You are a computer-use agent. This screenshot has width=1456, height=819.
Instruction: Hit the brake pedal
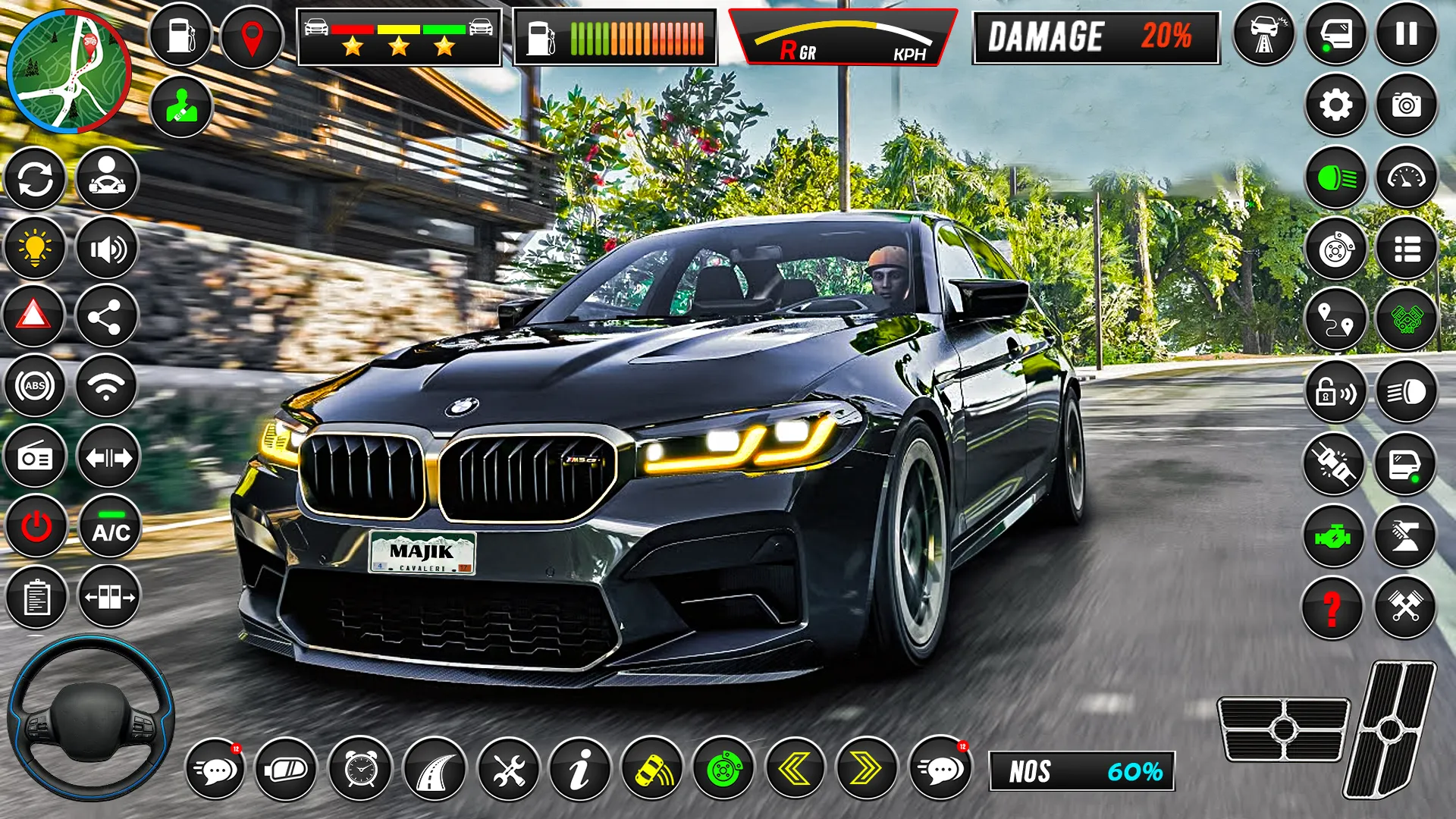pyautogui.click(x=1283, y=729)
